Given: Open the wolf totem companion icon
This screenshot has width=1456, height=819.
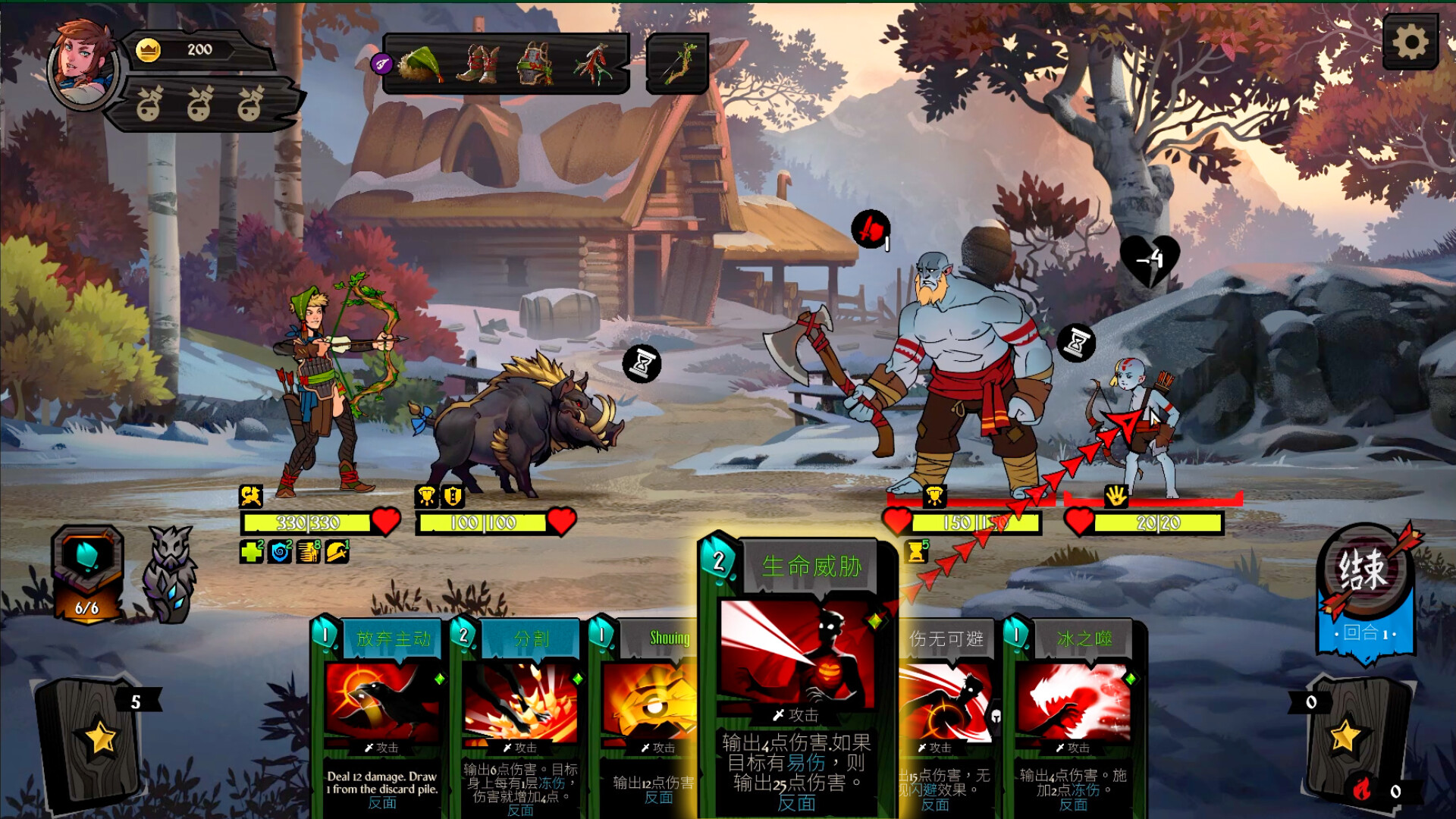Looking at the screenshot, I should pos(171,573).
